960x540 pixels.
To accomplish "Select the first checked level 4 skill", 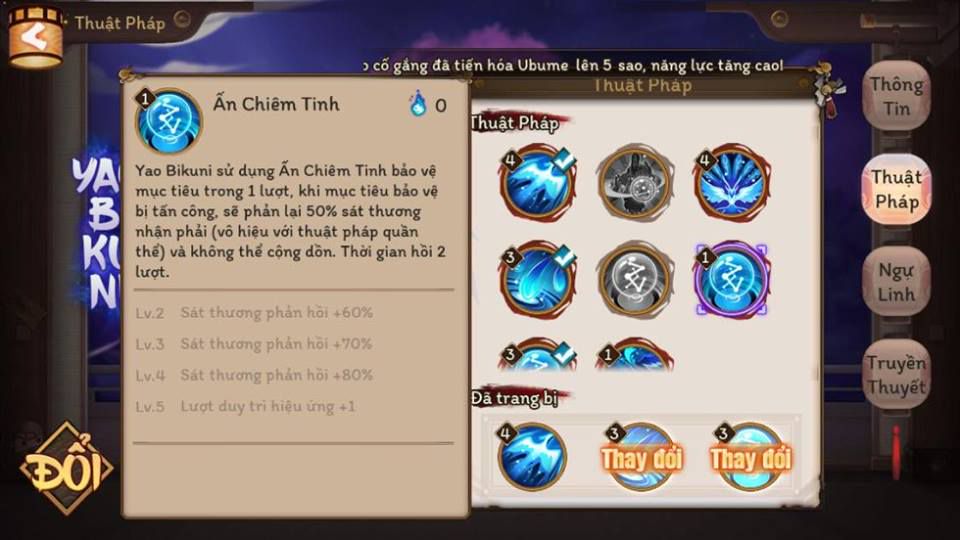I will tap(536, 184).
